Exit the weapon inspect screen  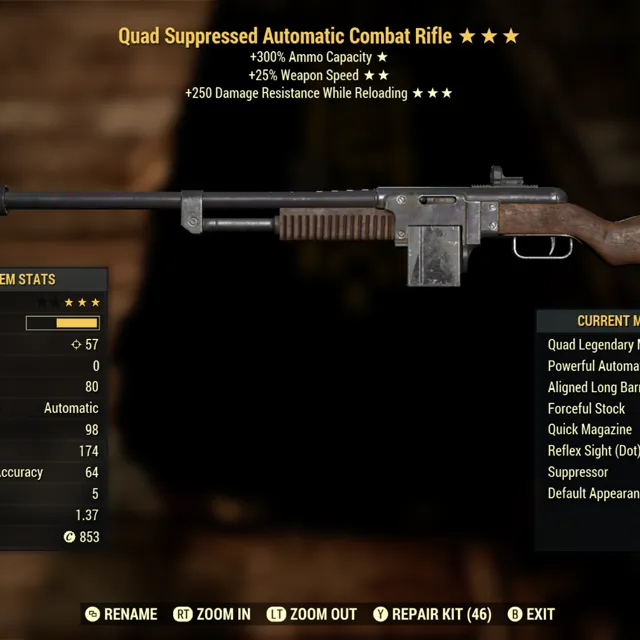(531, 614)
